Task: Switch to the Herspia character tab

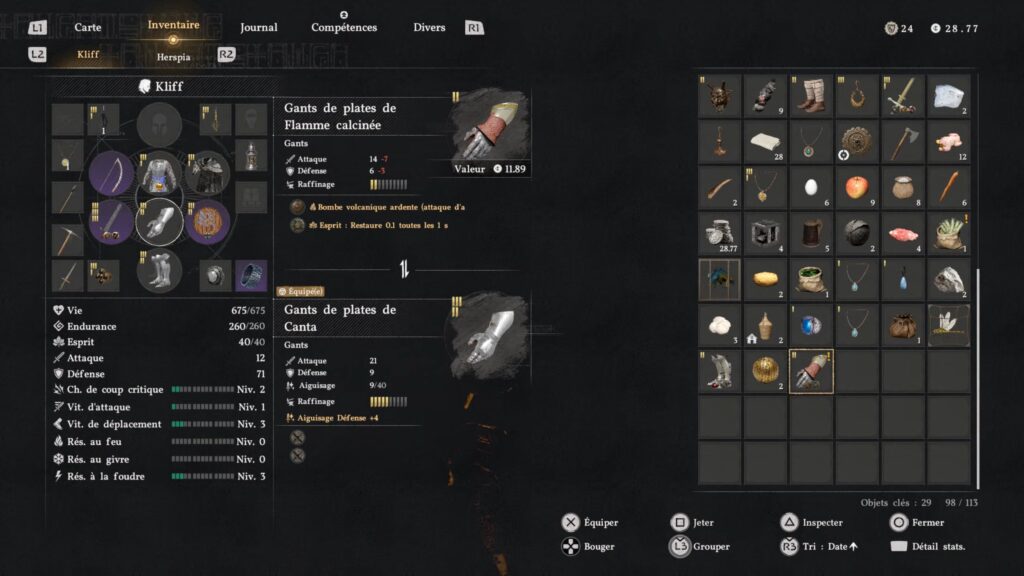Action: [x=173, y=57]
